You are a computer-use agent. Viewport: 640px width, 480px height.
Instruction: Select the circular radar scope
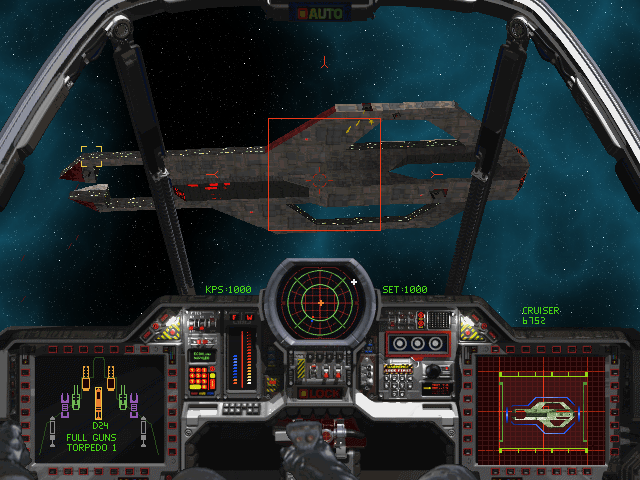320,300
